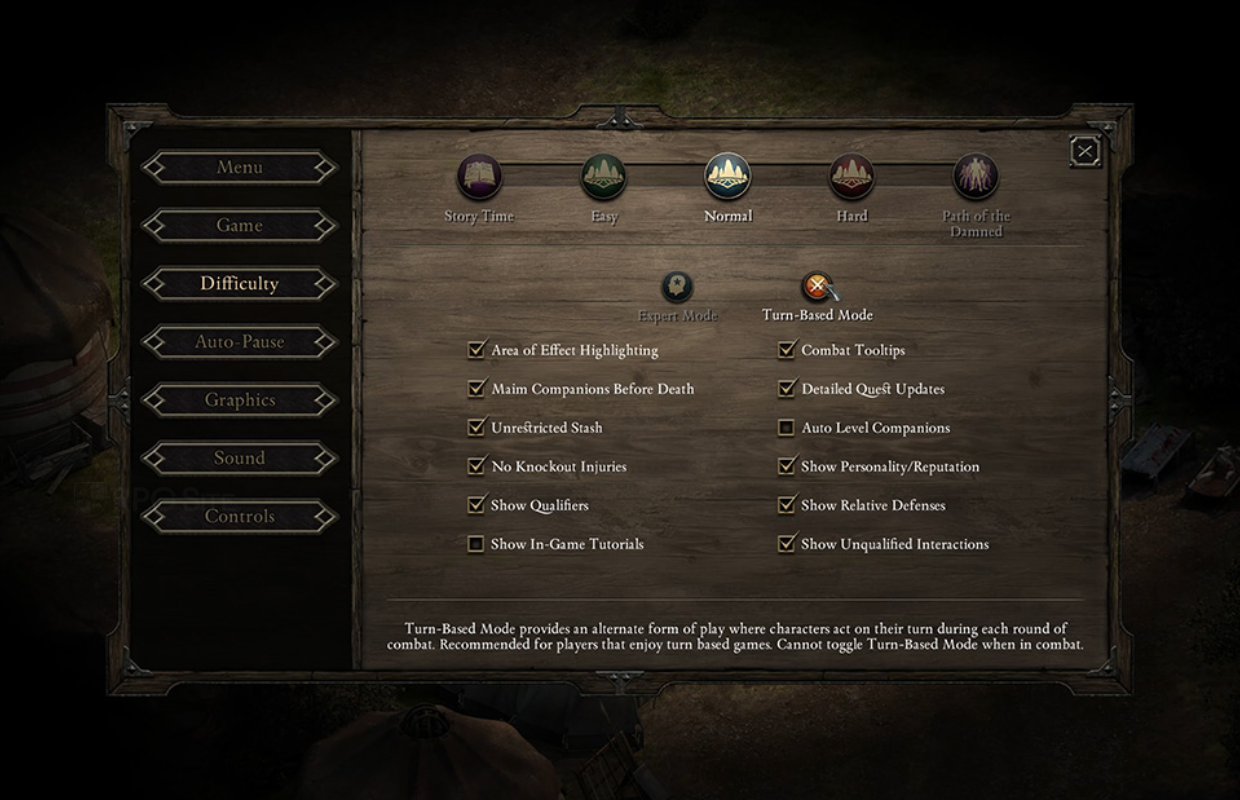The width and height of the screenshot is (1240, 800).
Task: Choose the Easy difficulty icon
Action: click(604, 177)
